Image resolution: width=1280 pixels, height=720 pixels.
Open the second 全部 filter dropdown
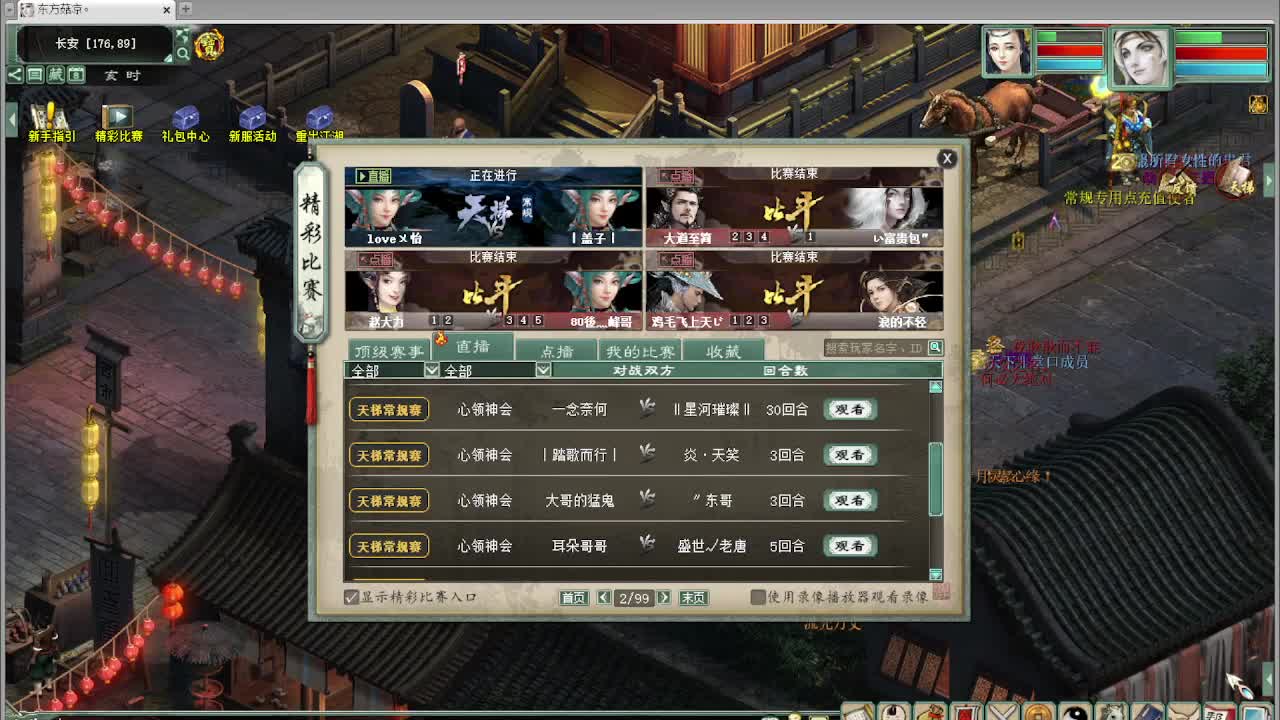pyautogui.click(x=541, y=369)
